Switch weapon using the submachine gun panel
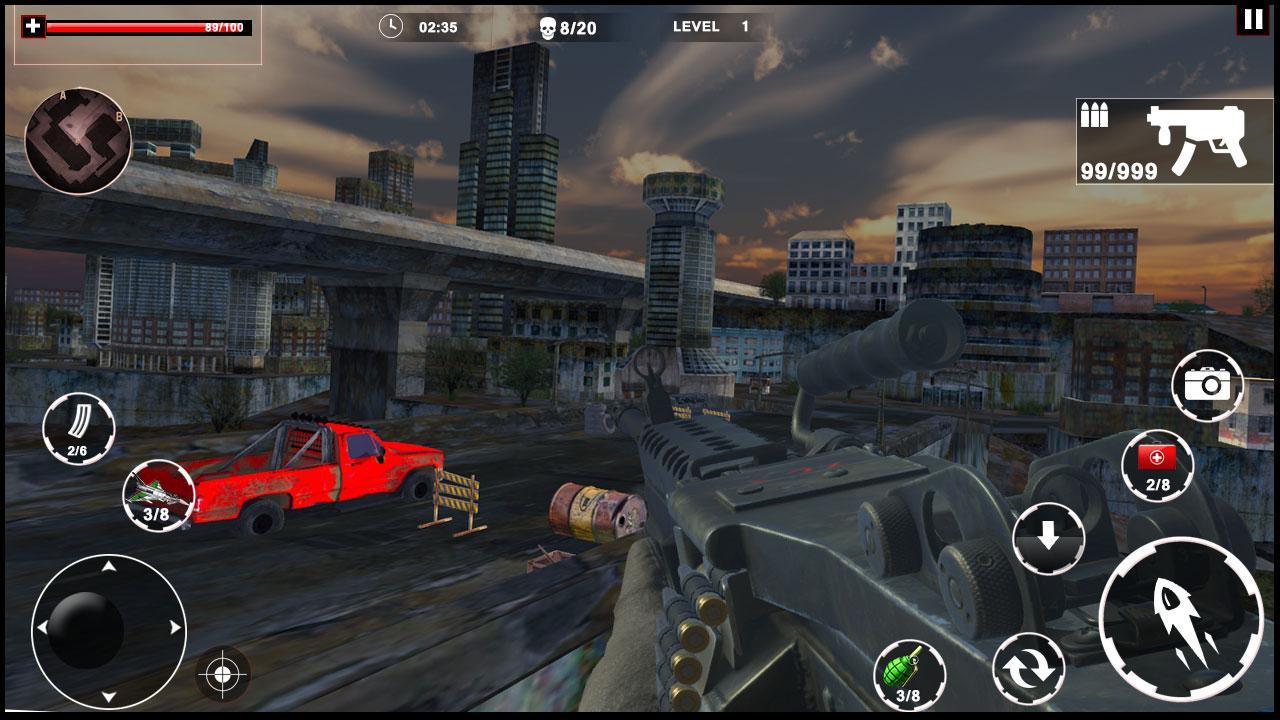The image size is (1280, 720). [1174, 142]
